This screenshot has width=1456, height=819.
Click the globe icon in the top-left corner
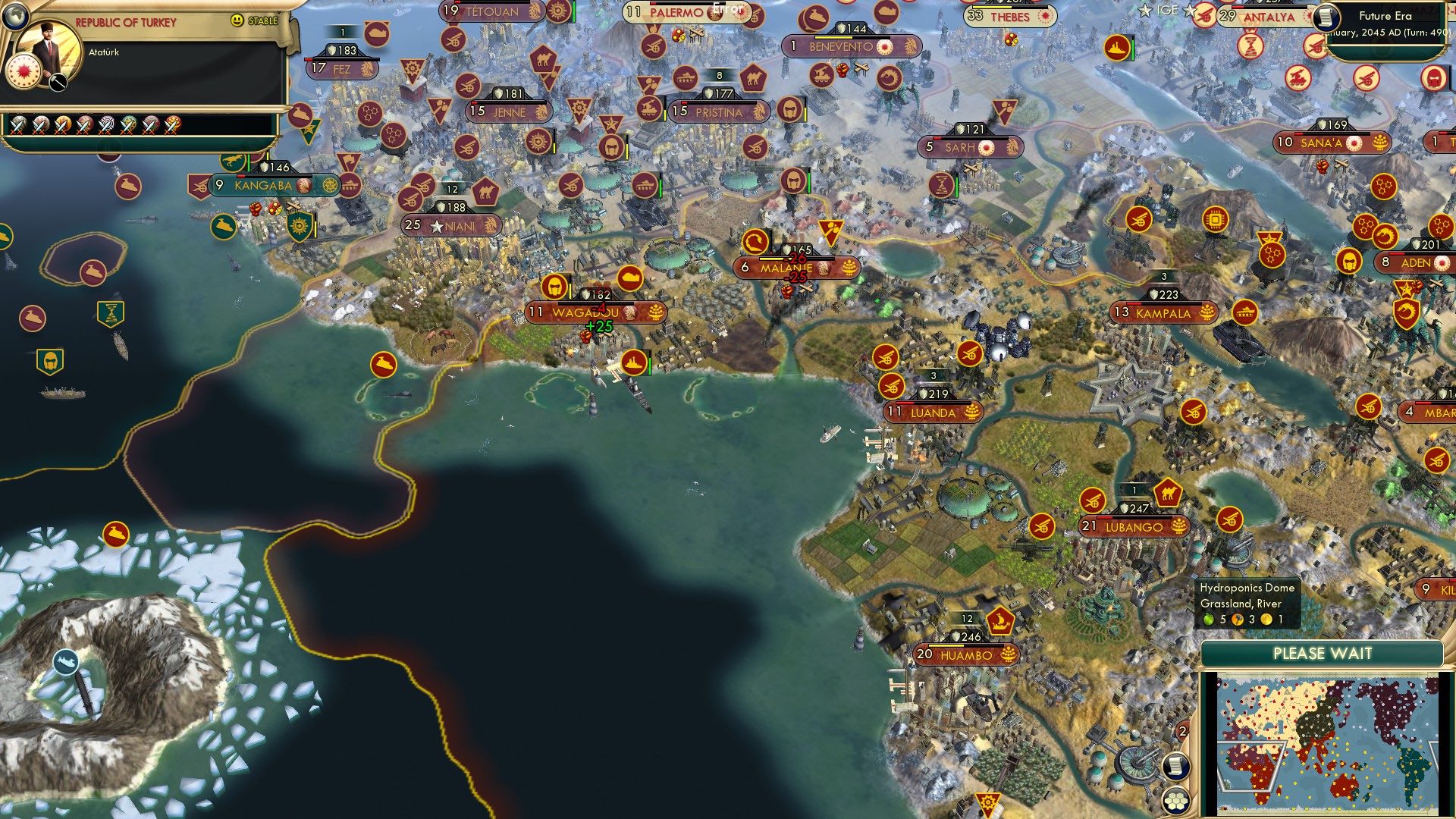(15, 14)
